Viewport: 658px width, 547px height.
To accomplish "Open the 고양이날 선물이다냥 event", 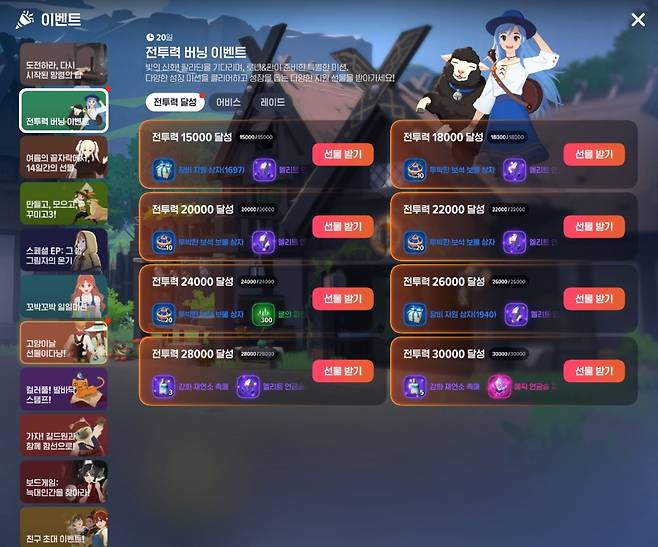I will pos(62,342).
